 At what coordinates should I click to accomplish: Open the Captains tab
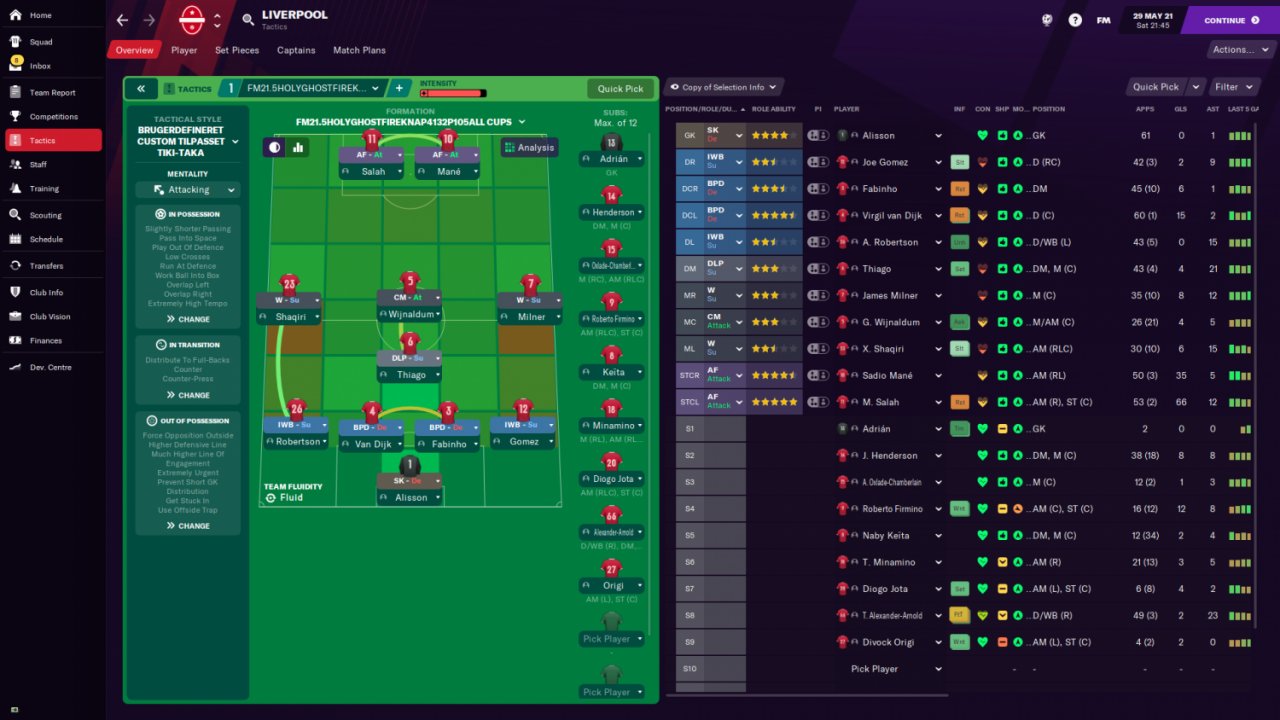coord(296,50)
